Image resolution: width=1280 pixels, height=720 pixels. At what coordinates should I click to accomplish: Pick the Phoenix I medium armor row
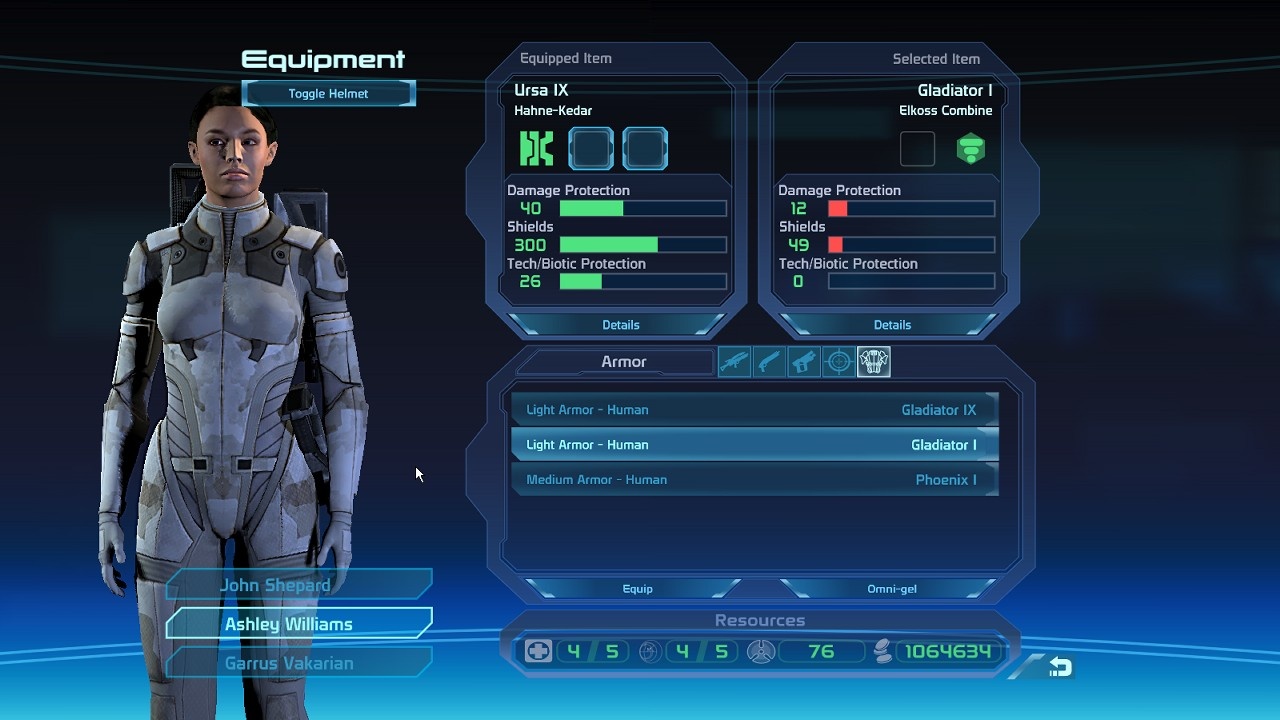click(754, 480)
